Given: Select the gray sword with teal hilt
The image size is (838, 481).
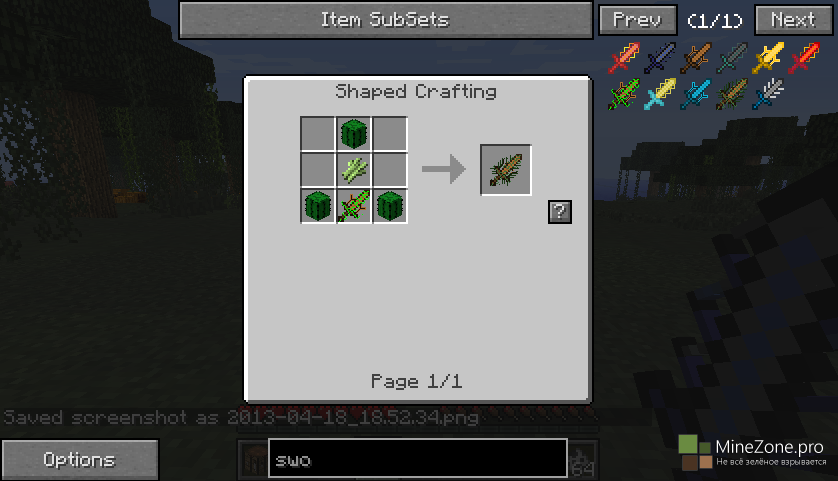Looking at the screenshot, I should tap(733, 59).
